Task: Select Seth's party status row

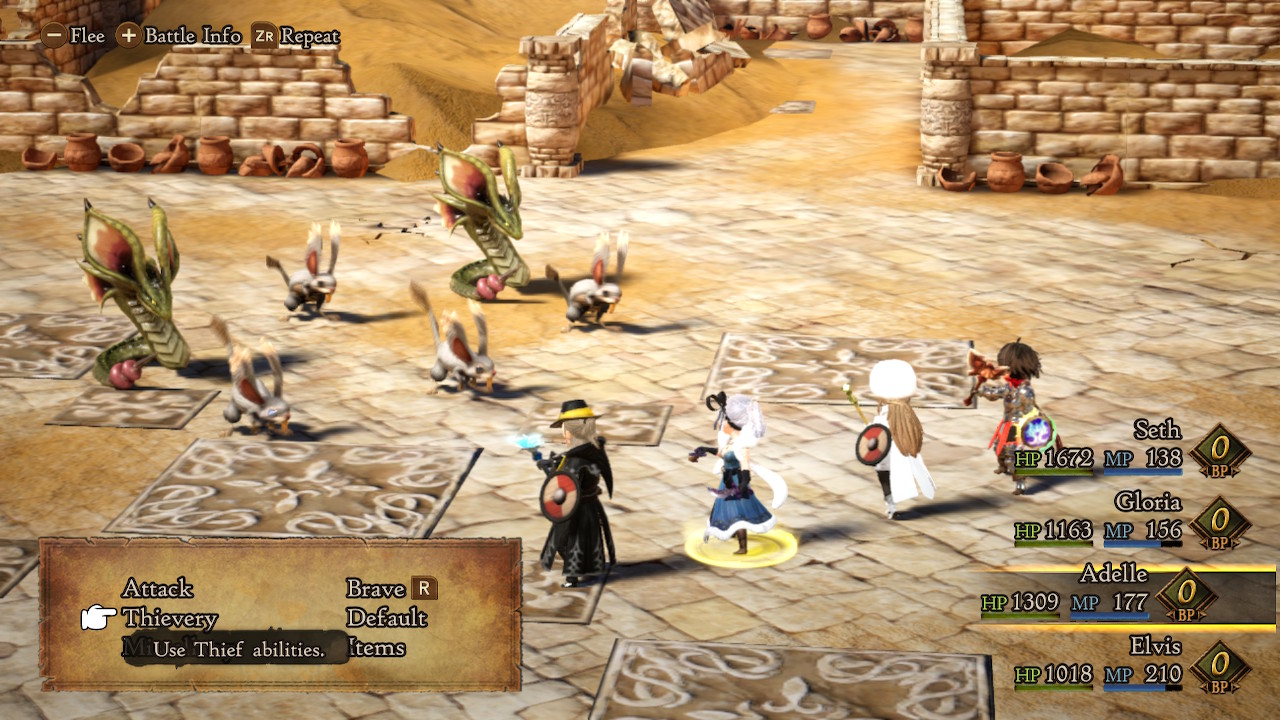Action: [1130, 447]
